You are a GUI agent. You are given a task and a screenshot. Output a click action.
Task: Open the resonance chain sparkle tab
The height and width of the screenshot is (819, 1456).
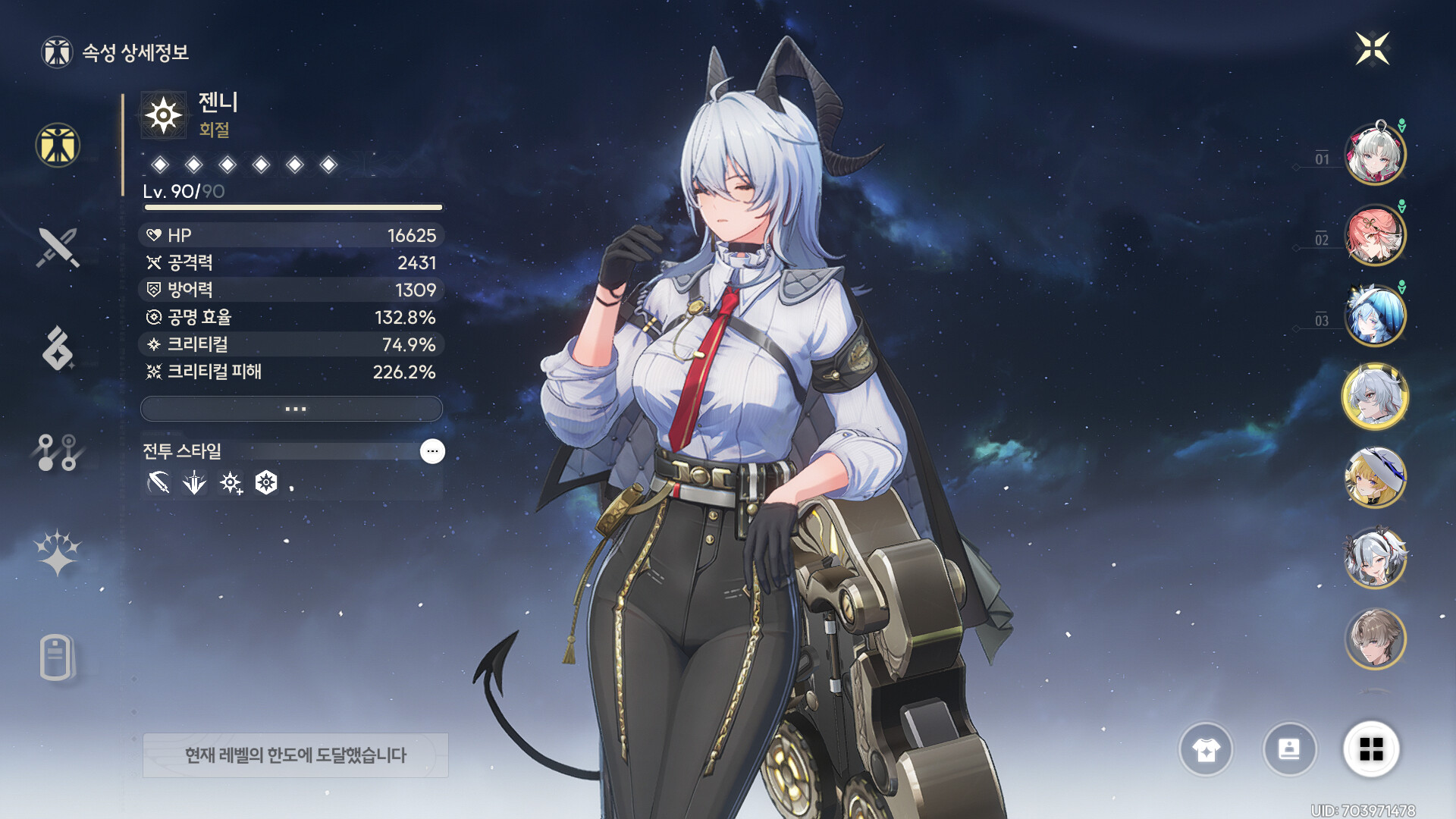click(x=58, y=552)
